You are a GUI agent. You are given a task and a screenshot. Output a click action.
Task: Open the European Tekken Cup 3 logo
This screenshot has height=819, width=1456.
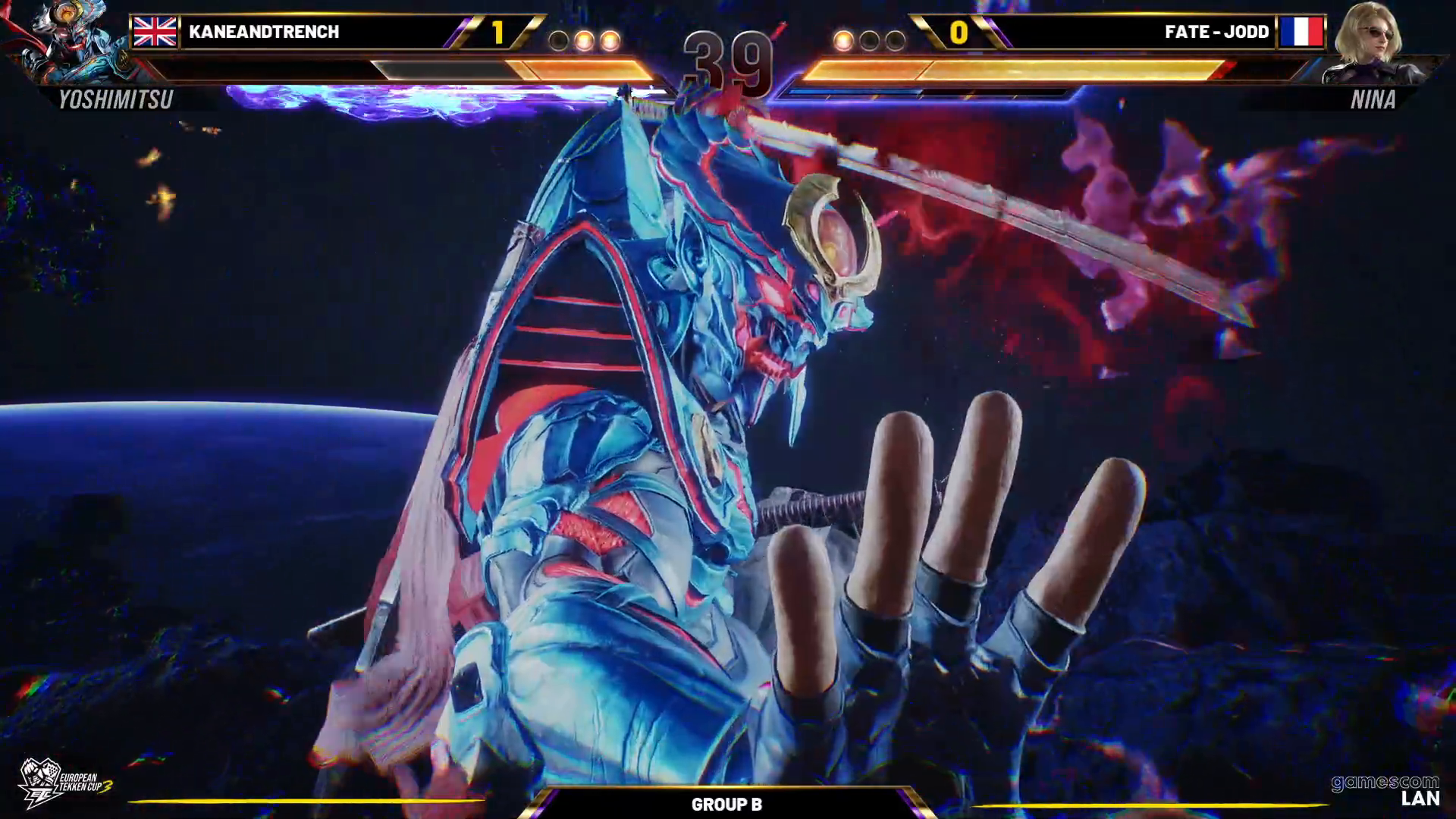[x=64, y=783]
